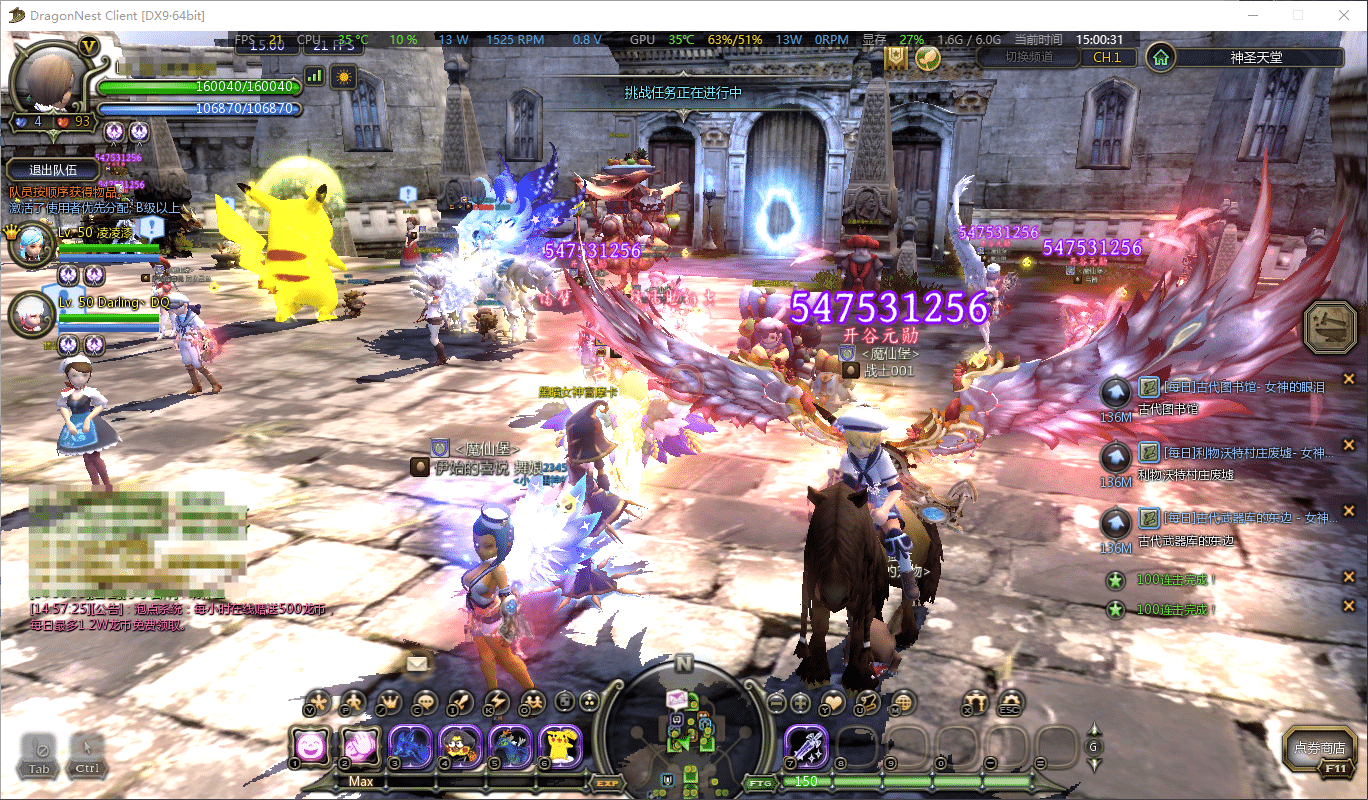This screenshot has width=1368, height=800.
Task: Select the blue dragon hotbar slot
Action: (x=410, y=746)
